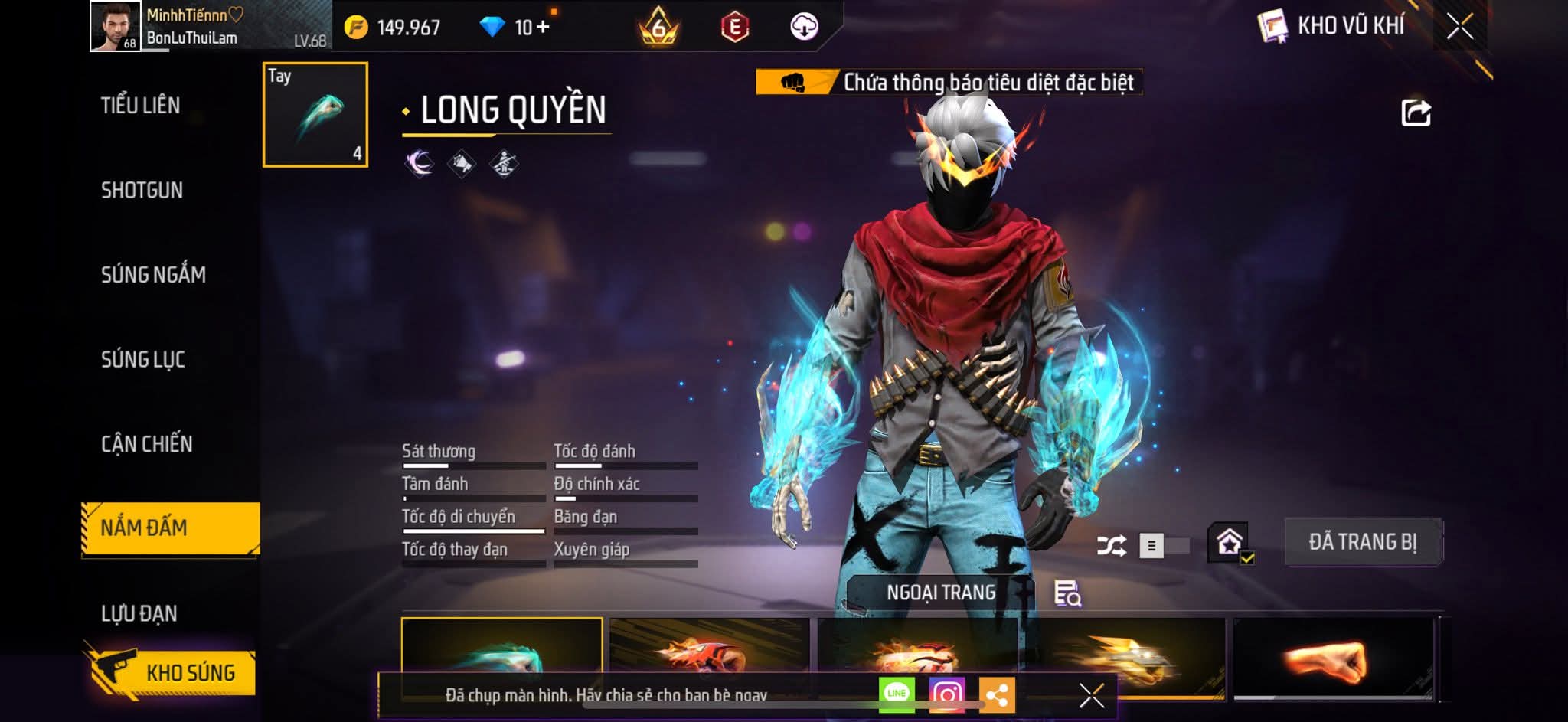This screenshot has width=1568, height=722.
Task: Share the screenshot via Instagram
Action: 947,694
